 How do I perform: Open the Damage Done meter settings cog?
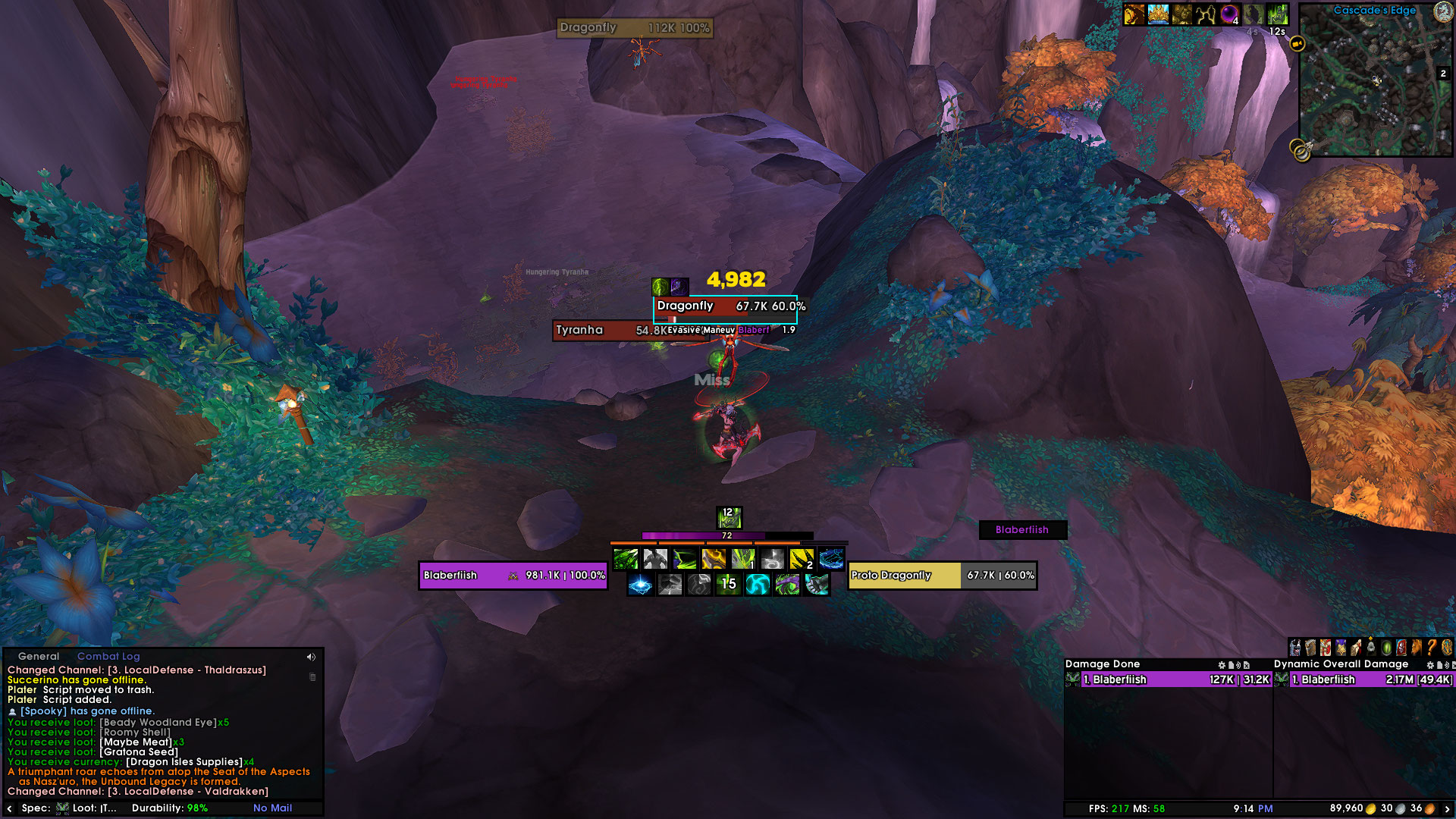[1222, 665]
